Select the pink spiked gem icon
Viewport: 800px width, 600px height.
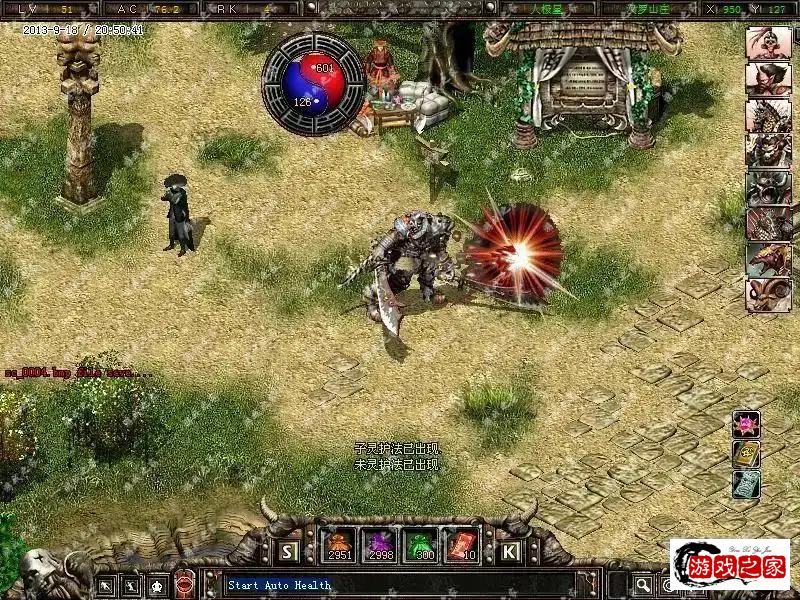pos(746,424)
